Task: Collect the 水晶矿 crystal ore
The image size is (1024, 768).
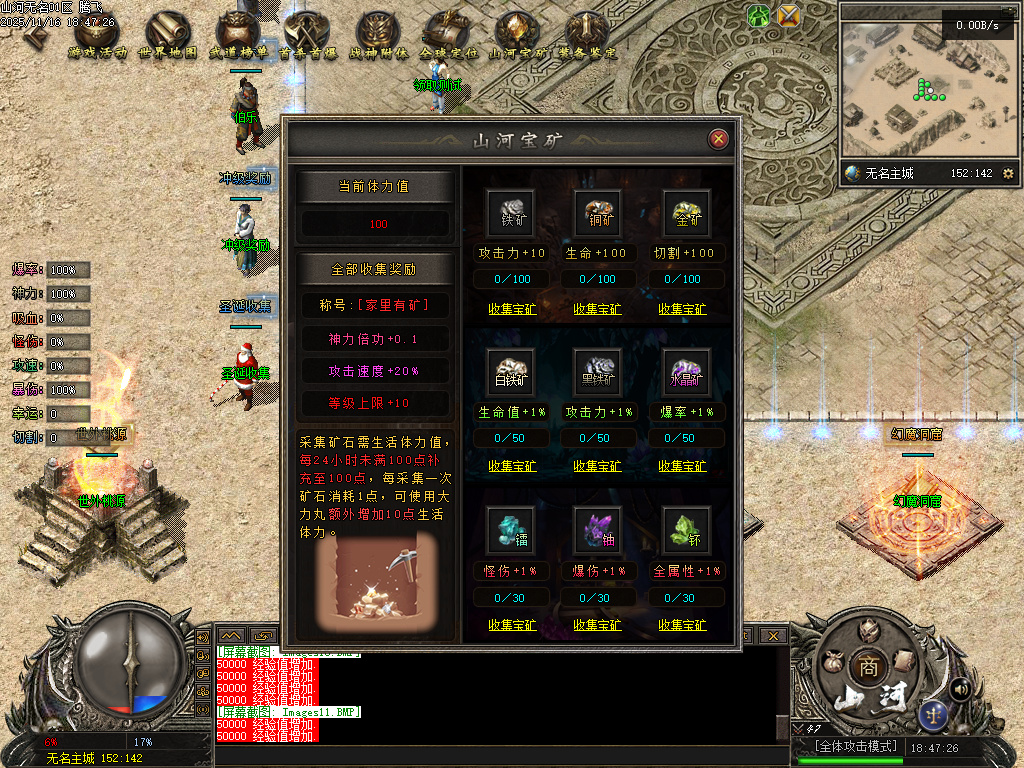Action: 682,466
